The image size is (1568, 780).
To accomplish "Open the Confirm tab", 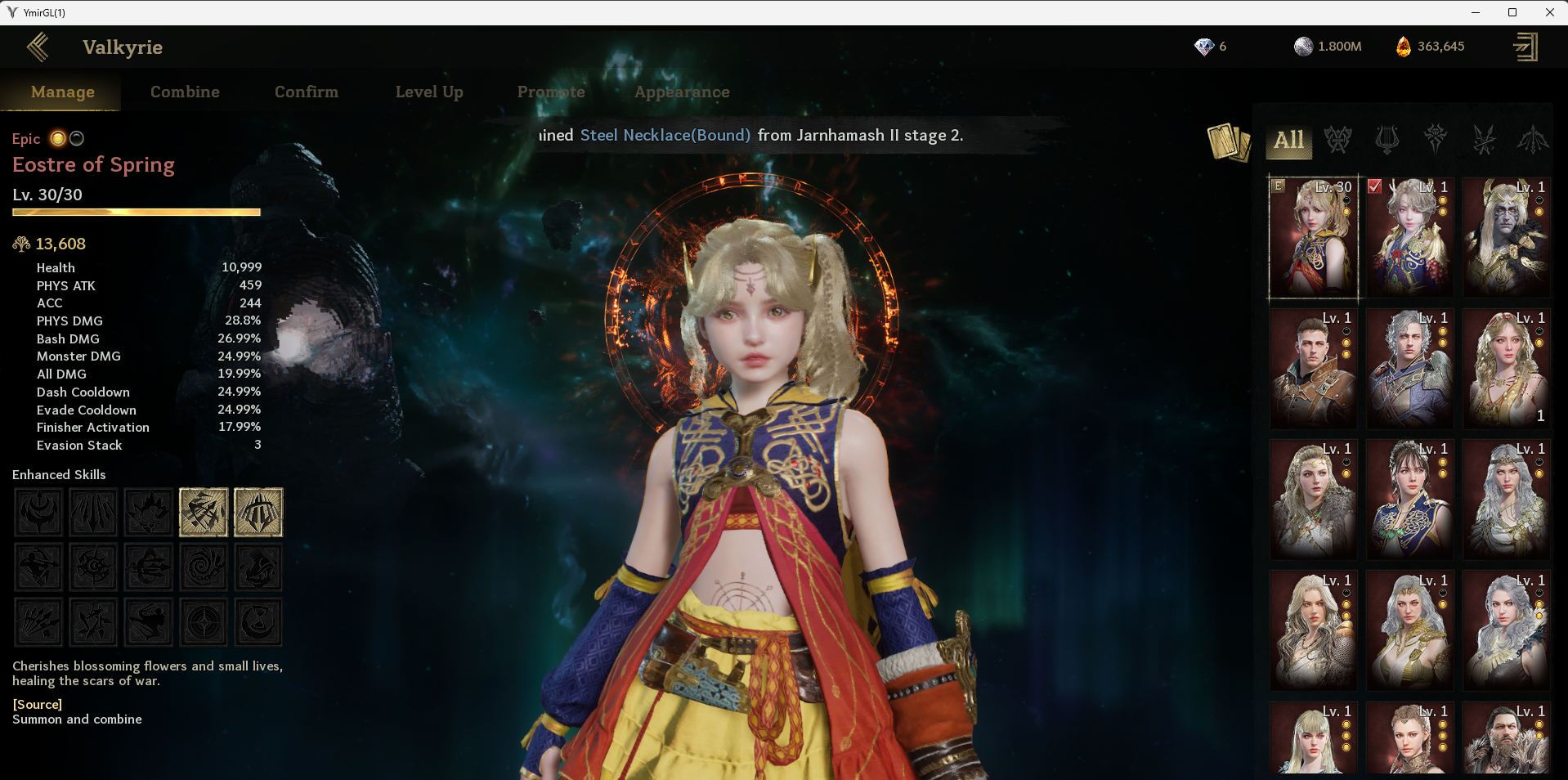I will pos(307,92).
